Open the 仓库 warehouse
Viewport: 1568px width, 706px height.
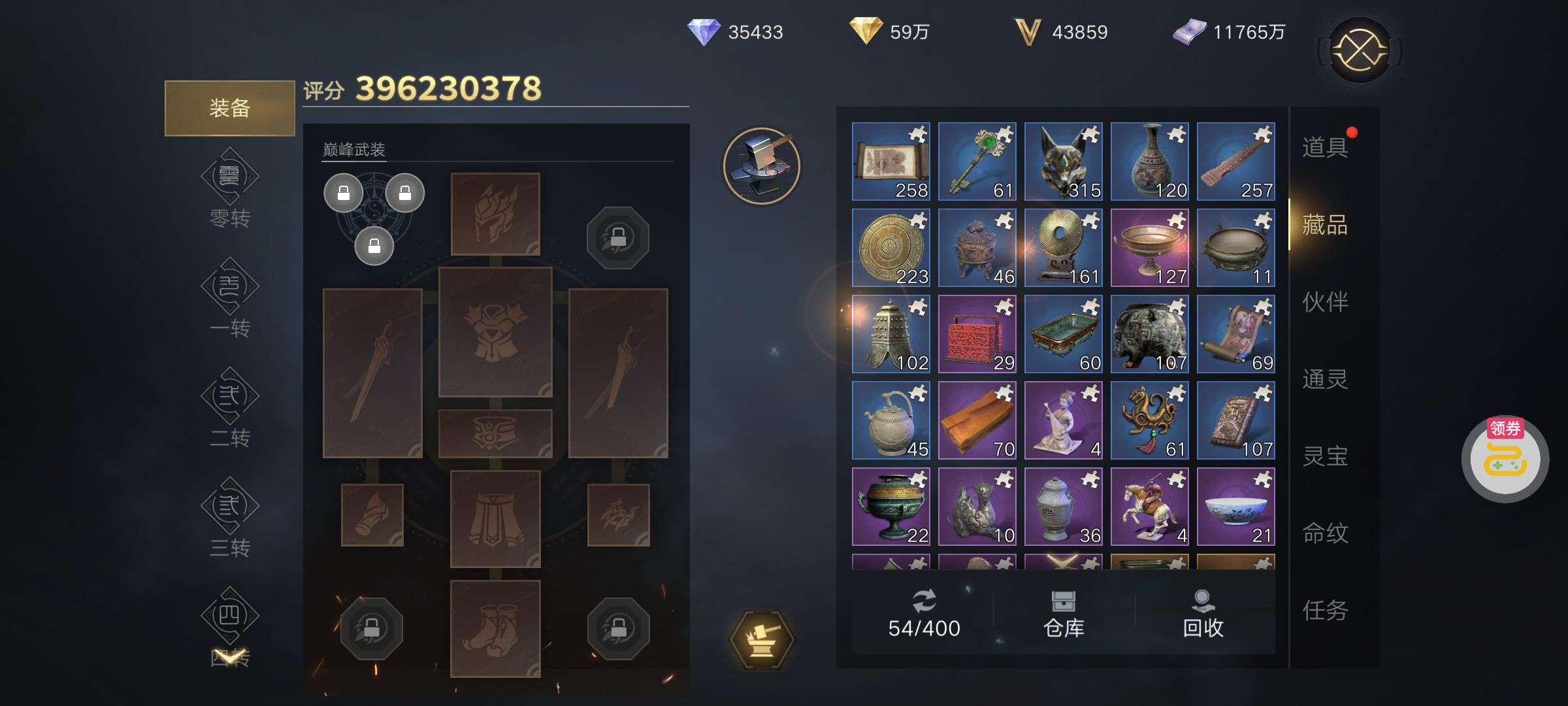pyautogui.click(x=1064, y=614)
